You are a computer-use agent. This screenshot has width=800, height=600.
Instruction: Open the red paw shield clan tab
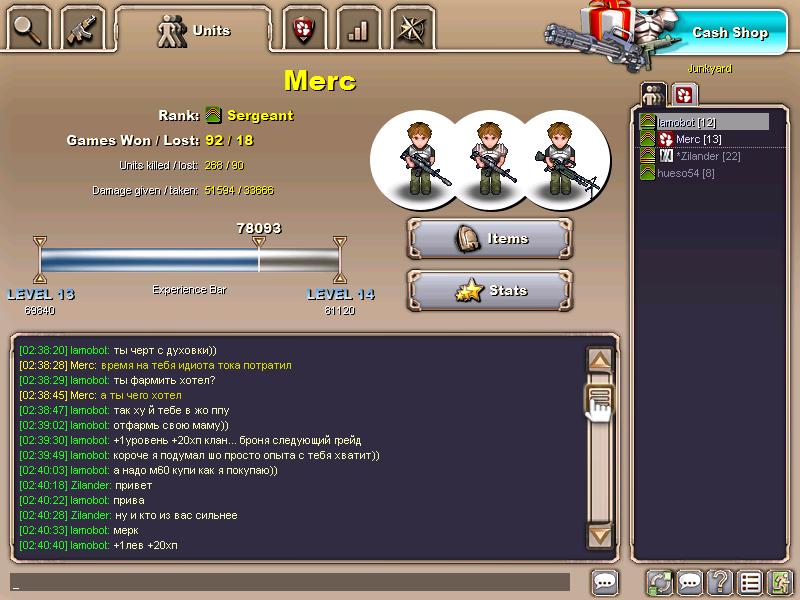click(303, 29)
